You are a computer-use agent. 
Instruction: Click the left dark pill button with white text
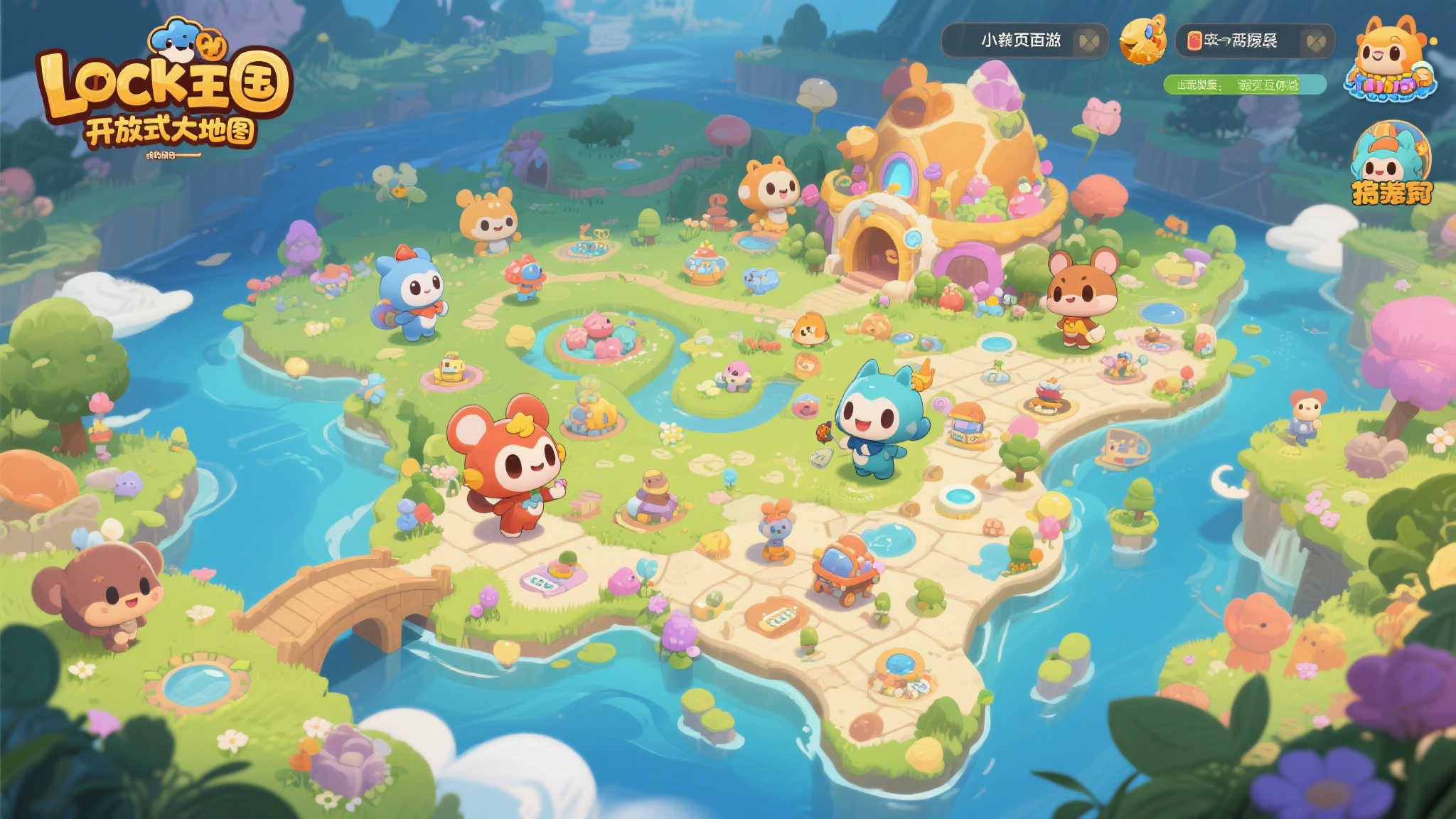pos(1024,41)
